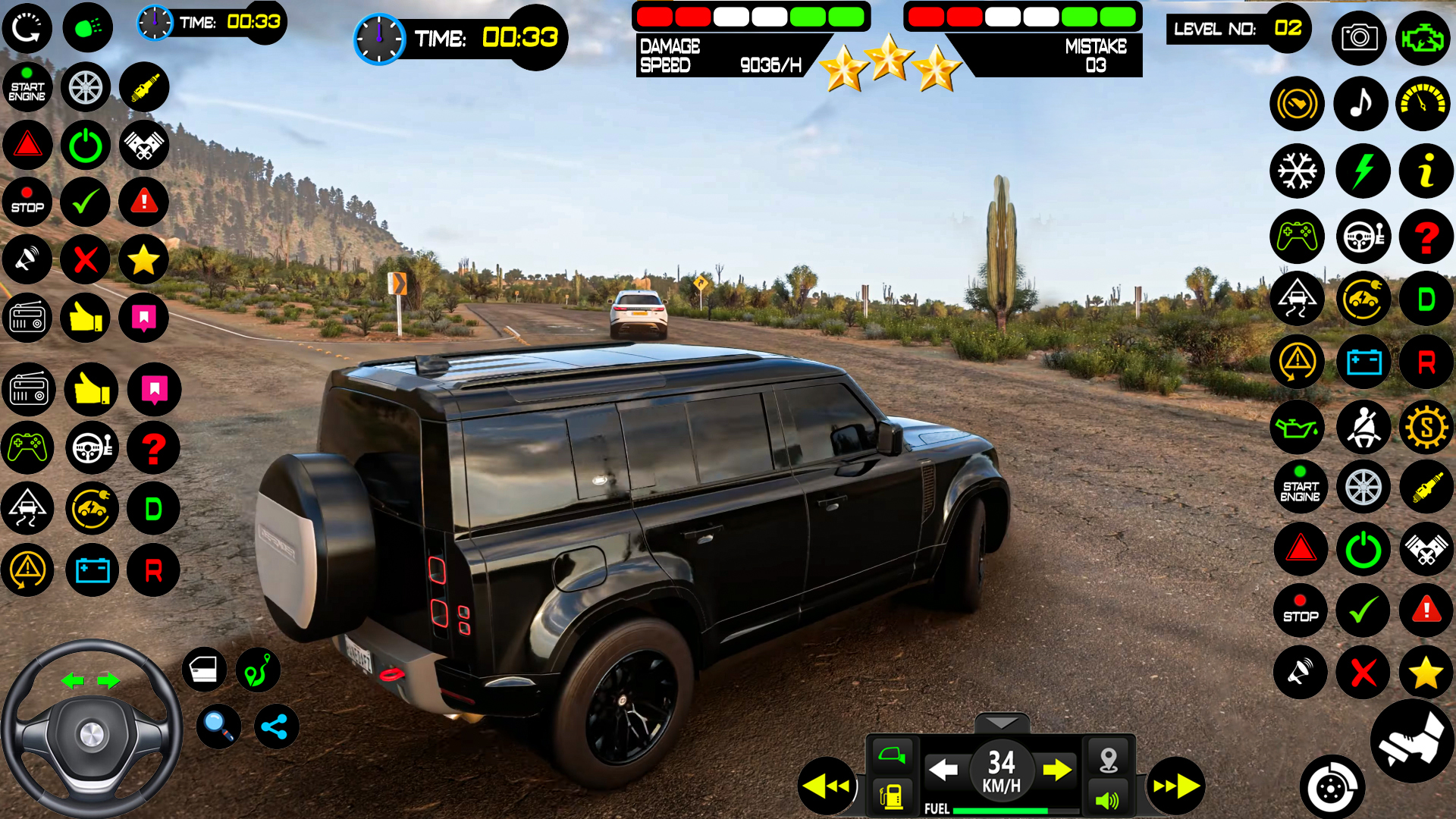
Task: Select gamepad control mode
Action: [1297, 237]
